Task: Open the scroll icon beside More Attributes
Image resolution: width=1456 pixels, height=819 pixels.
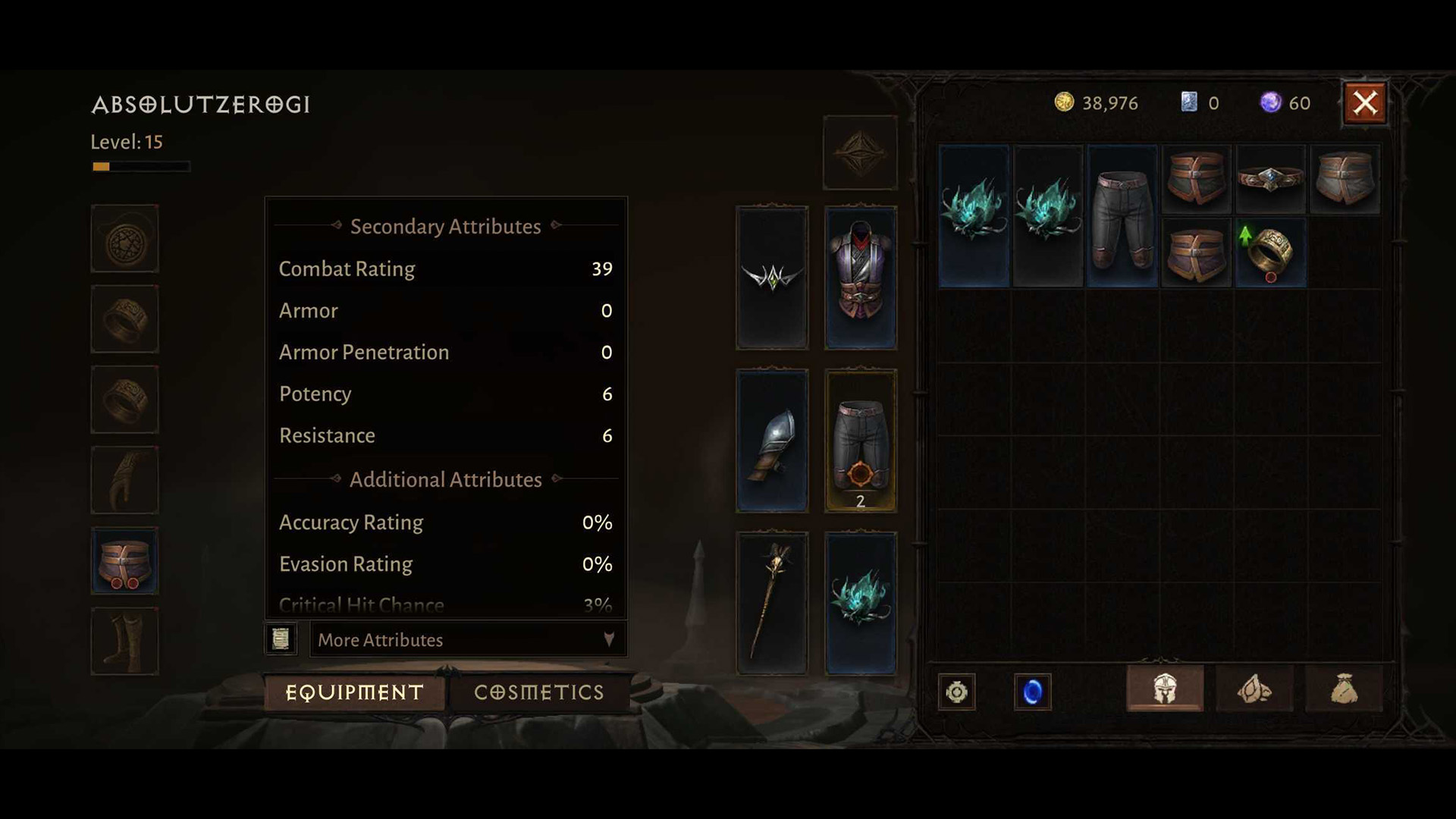Action: tap(281, 639)
